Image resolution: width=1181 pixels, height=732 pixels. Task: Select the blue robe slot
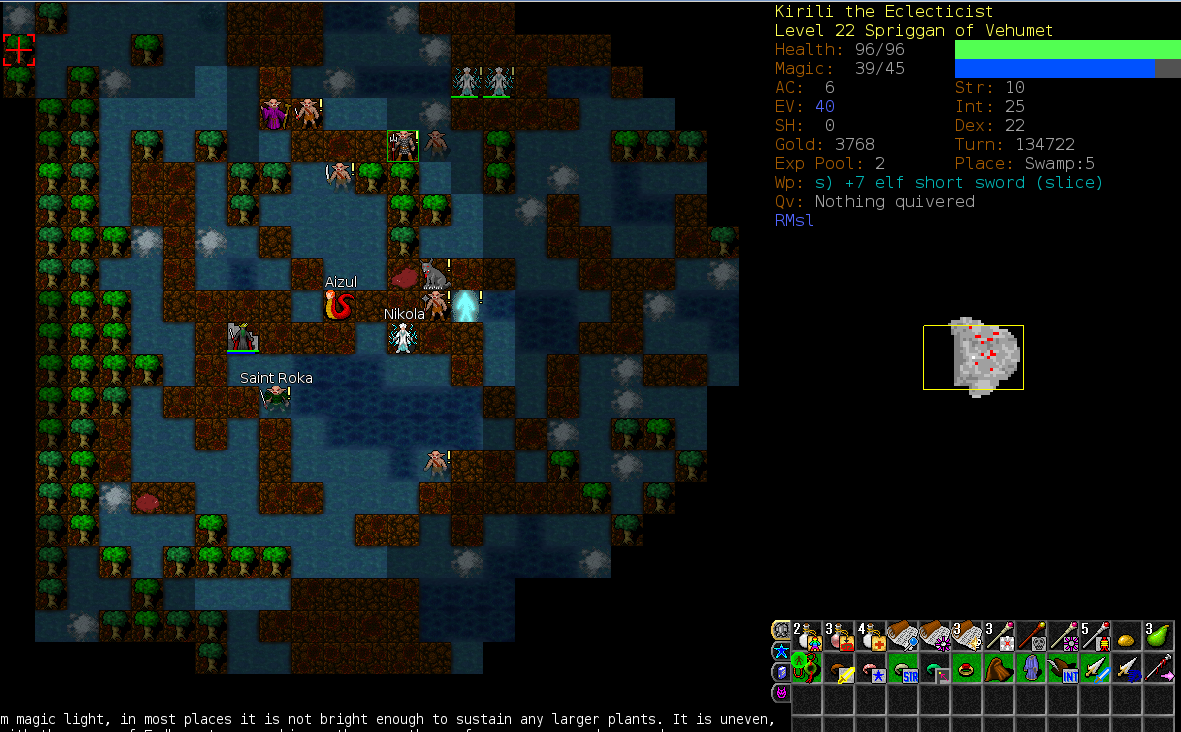(x=1031, y=668)
